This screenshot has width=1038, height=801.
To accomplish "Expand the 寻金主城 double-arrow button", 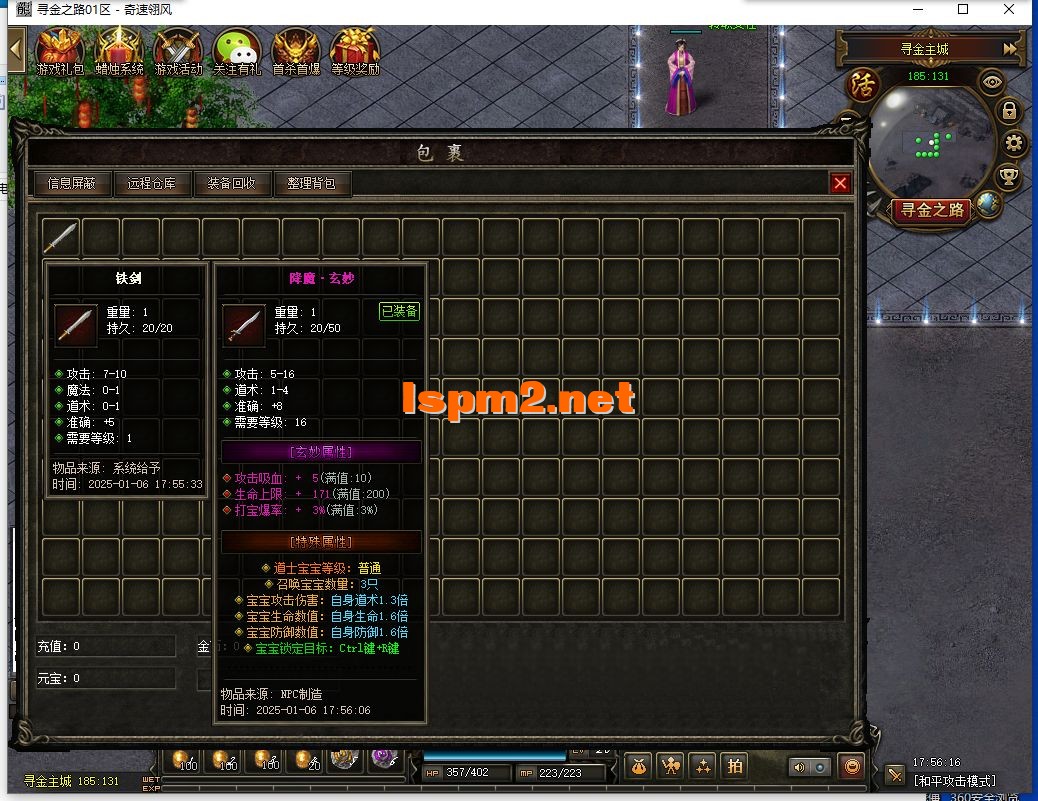I will click(x=1011, y=48).
